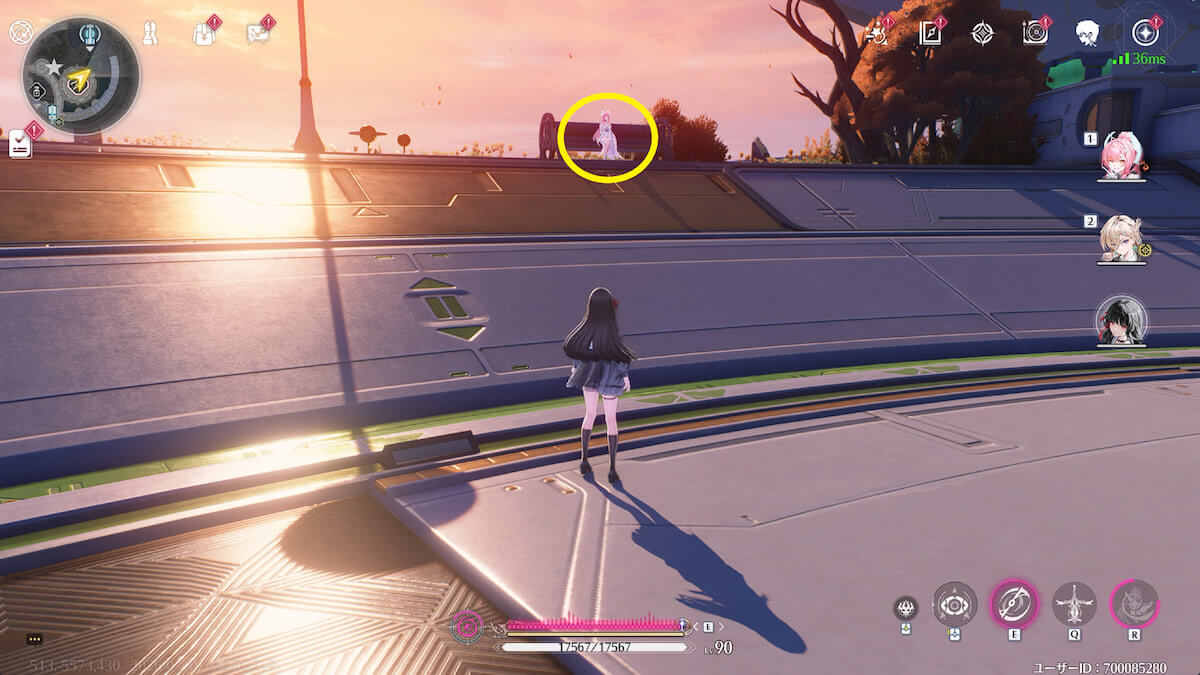Open the backpack inventory icon
This screenshot has height=675, width=1200.
click(204, 34)
